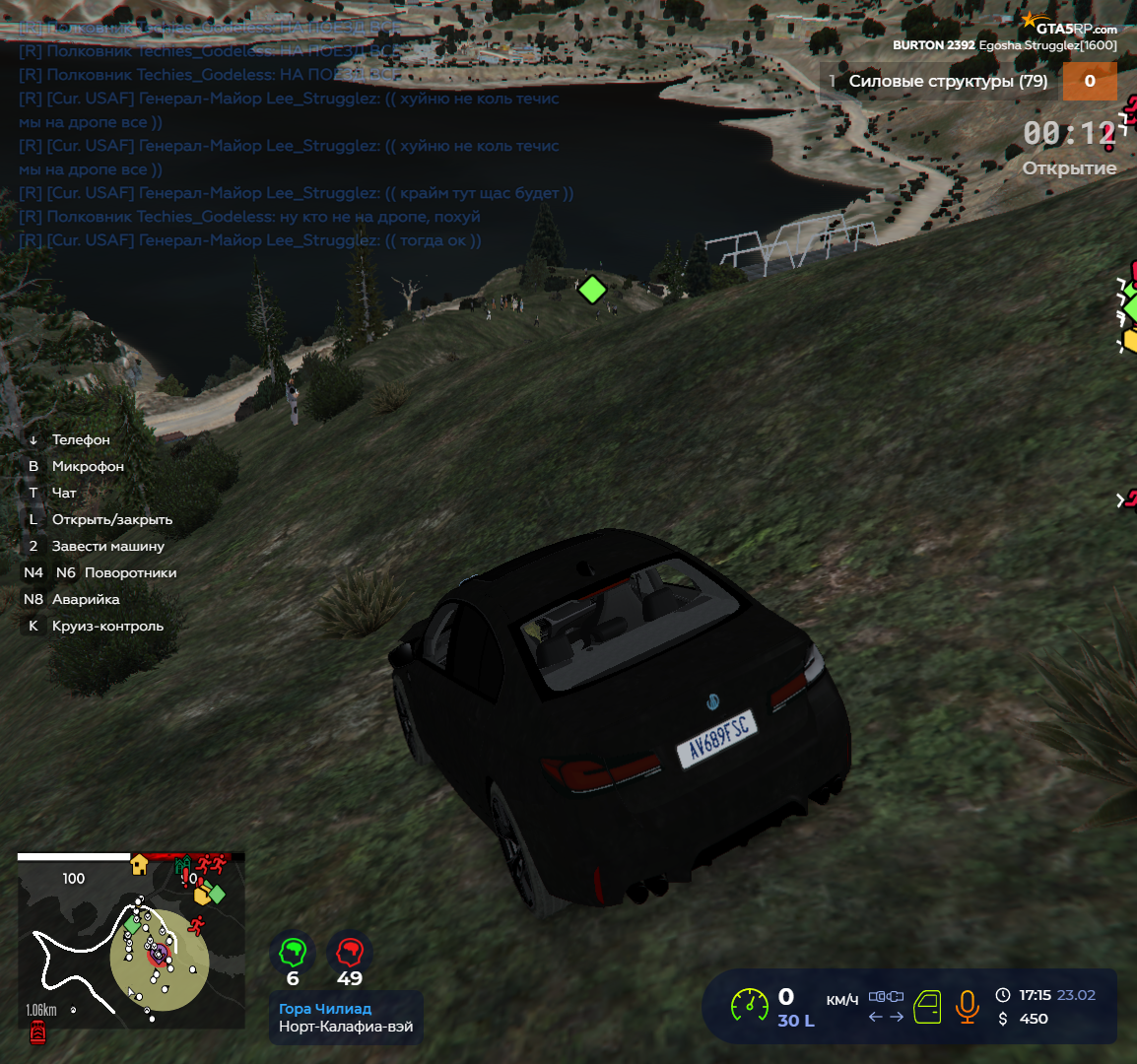Screen dimensions: 1137x1064
Task: Click the yellow package marker on the minimap
Action: click(203, 895)
